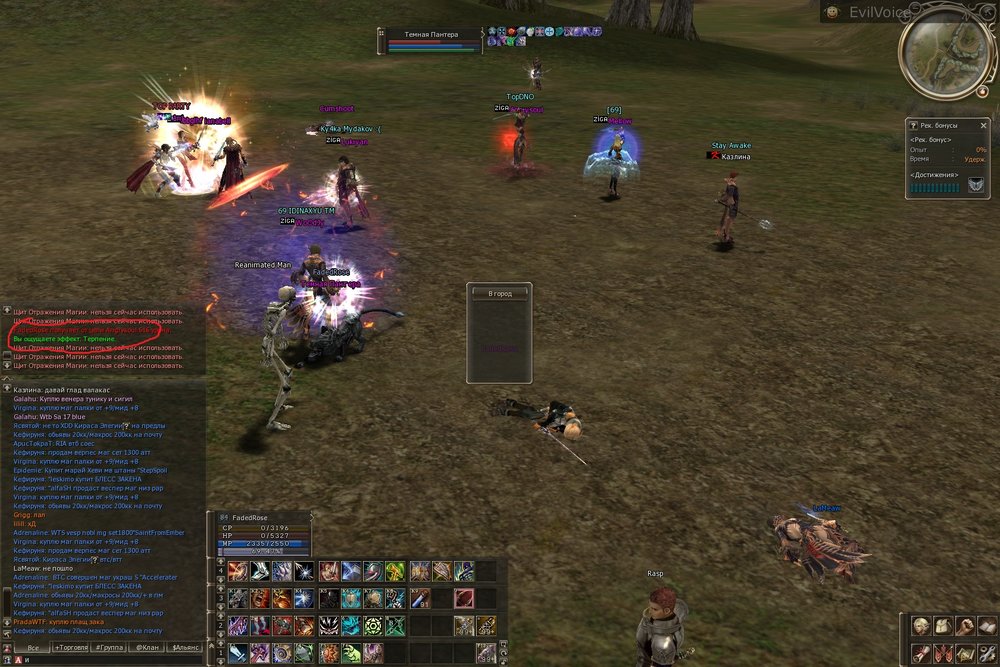Open the quest scroll icon
1000x667 pixels.
coord(919,653)
